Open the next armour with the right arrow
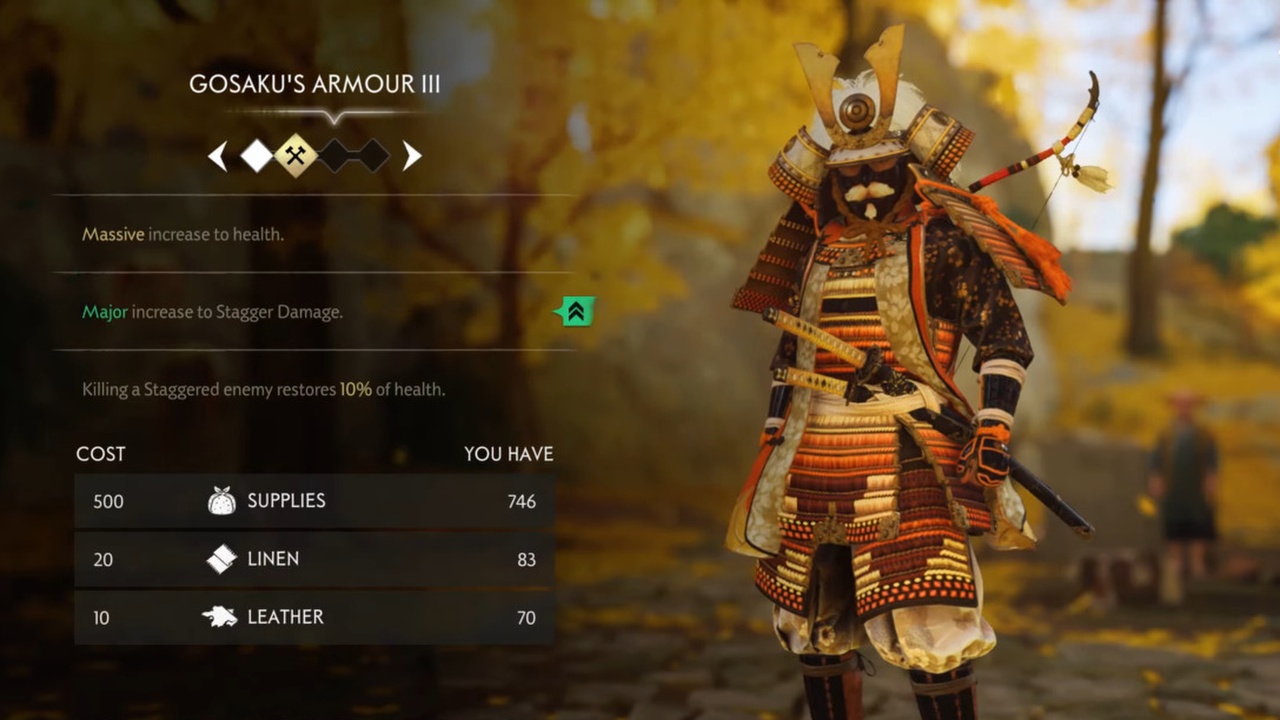Viewport: 1280px width, 720px height. [x=411, y=156]
